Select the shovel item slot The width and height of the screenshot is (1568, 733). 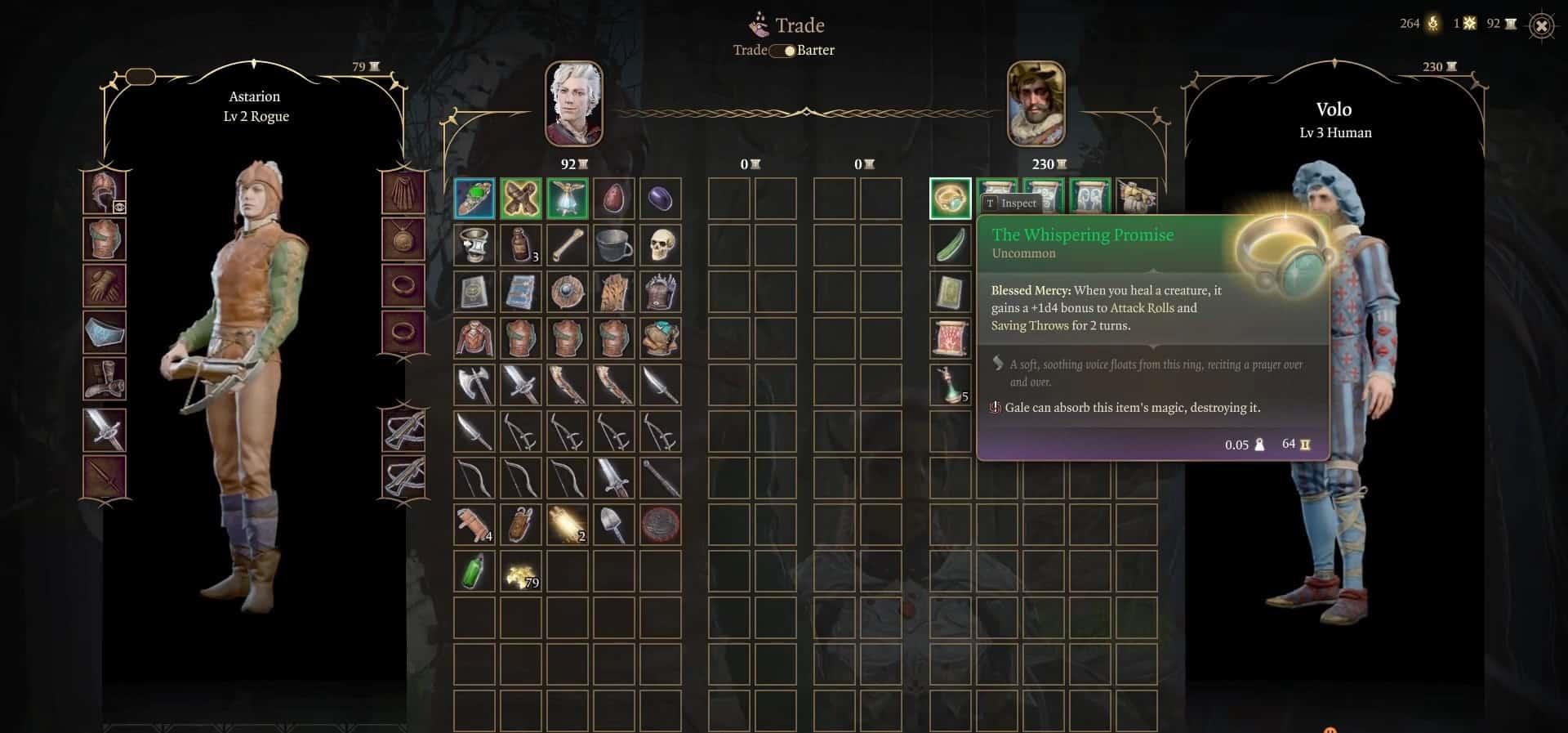pos(613,525)
